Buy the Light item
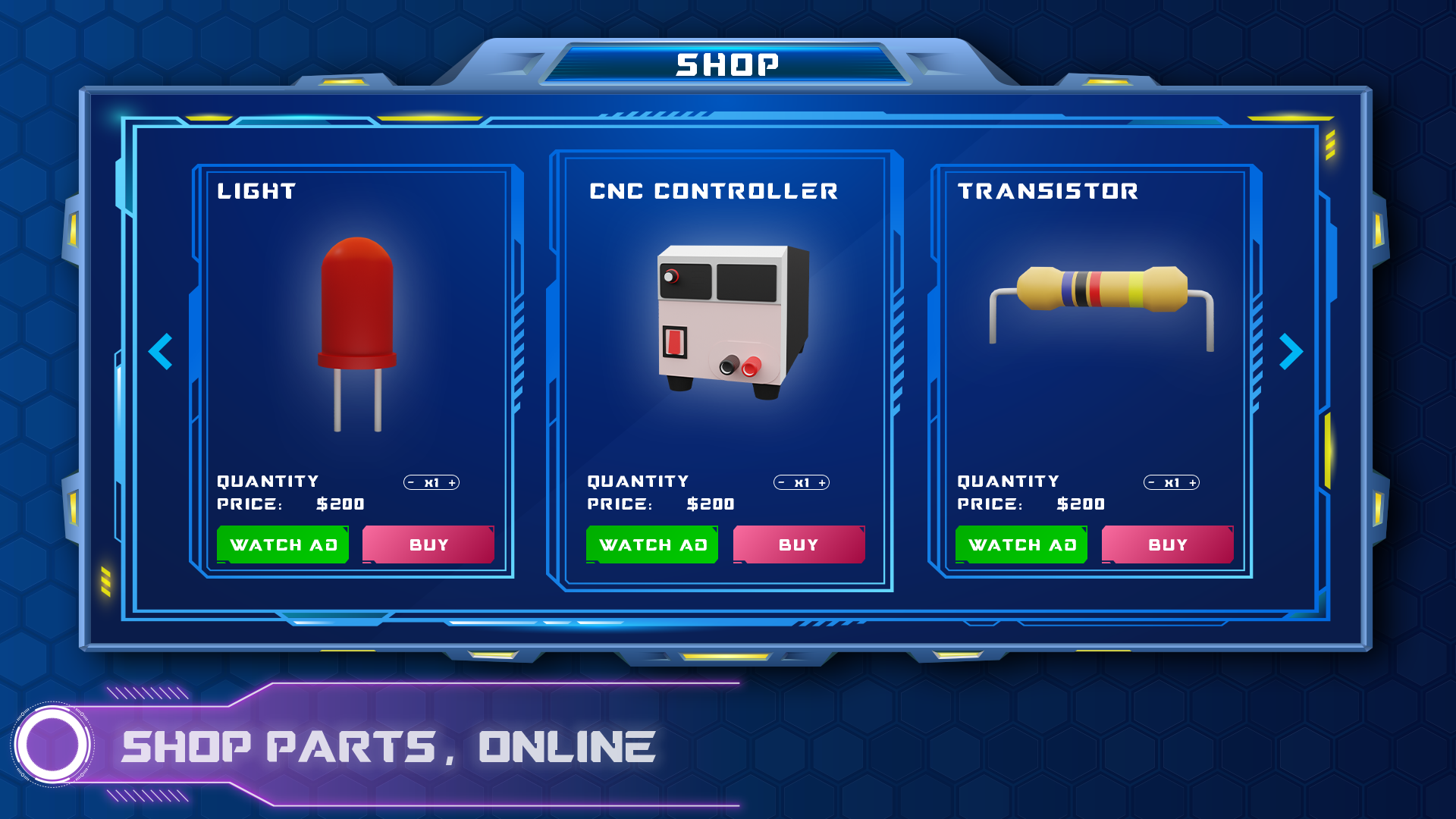This screenshot has height=819, width=1456. pos(428,544)
